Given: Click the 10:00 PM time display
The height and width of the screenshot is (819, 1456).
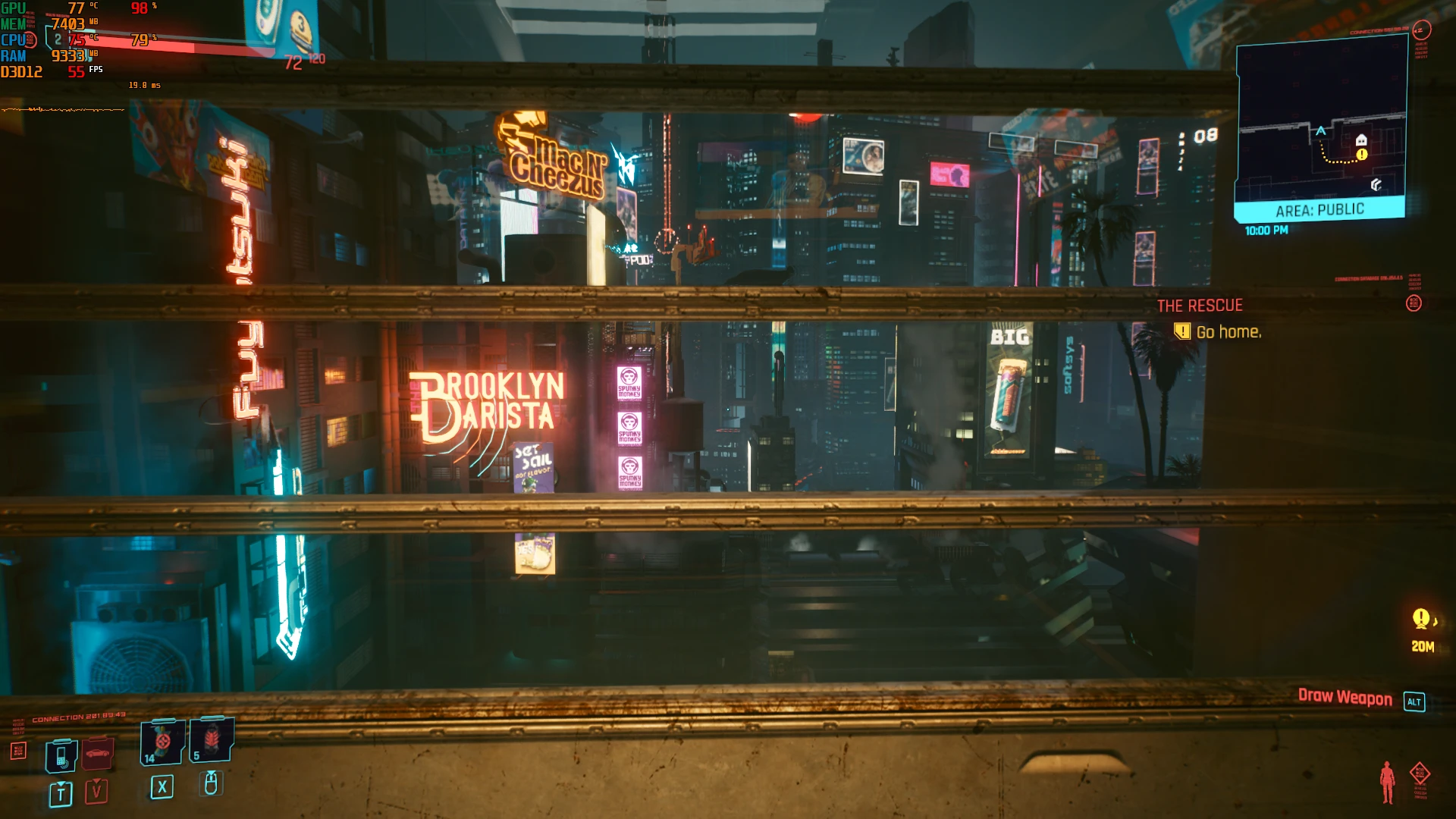Looking at the screenshot, I should pyautogui.click(x=1266, y=229).
